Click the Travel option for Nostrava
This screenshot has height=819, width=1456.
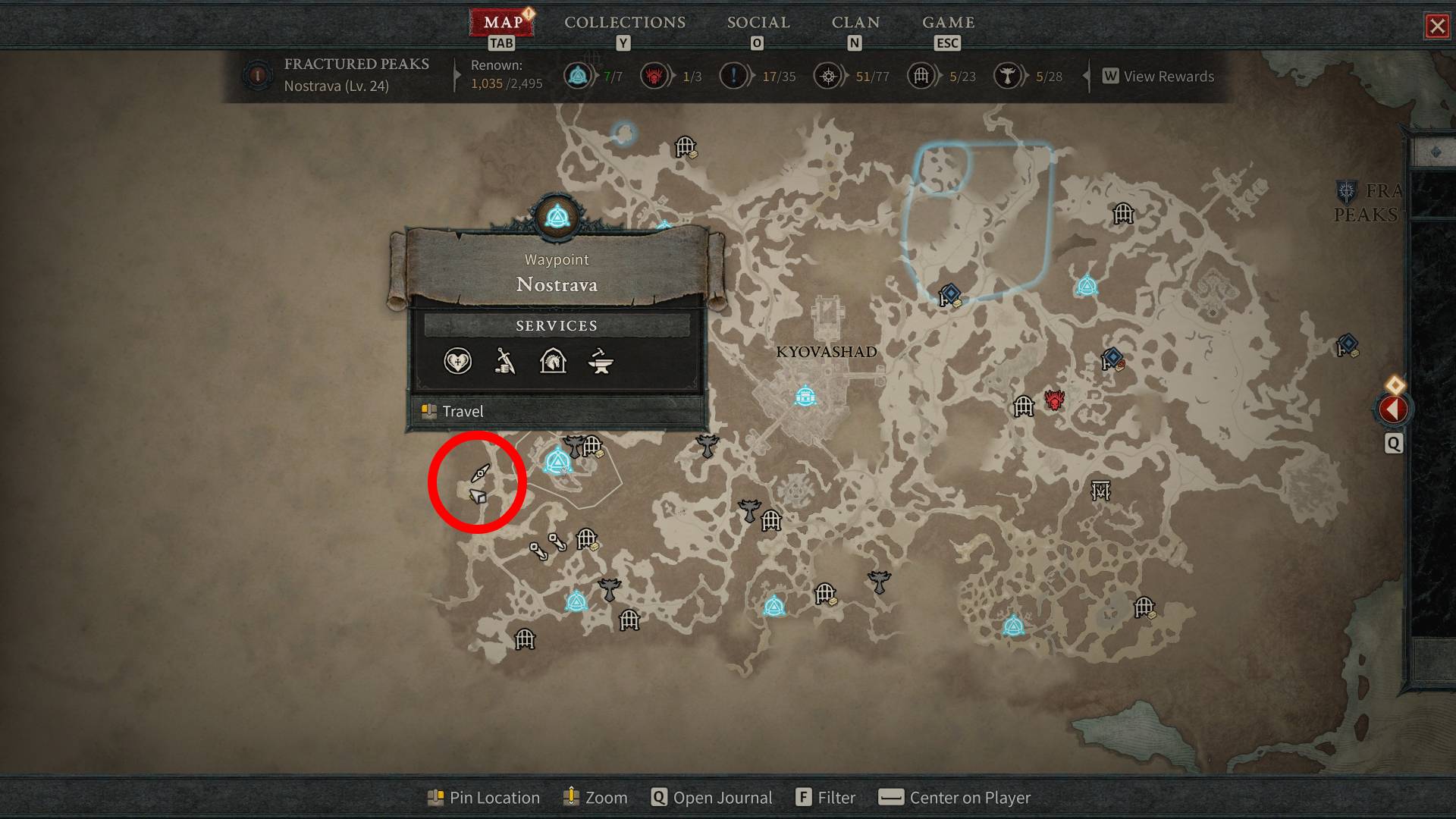click(463, 411)
